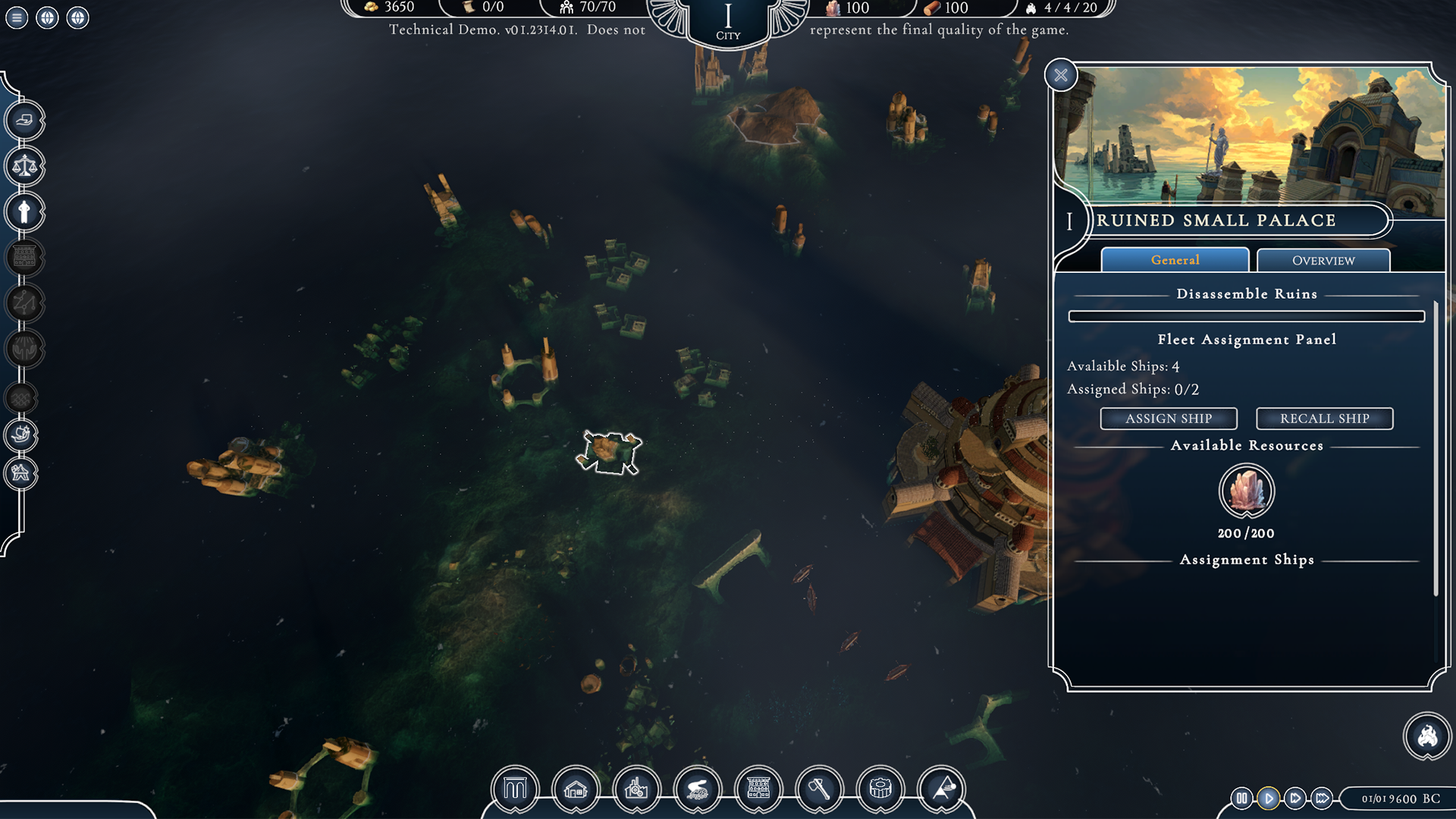The width and height of the screenshot is (1456, 819).
Task: Open the house build category
Action: (576, 789)
